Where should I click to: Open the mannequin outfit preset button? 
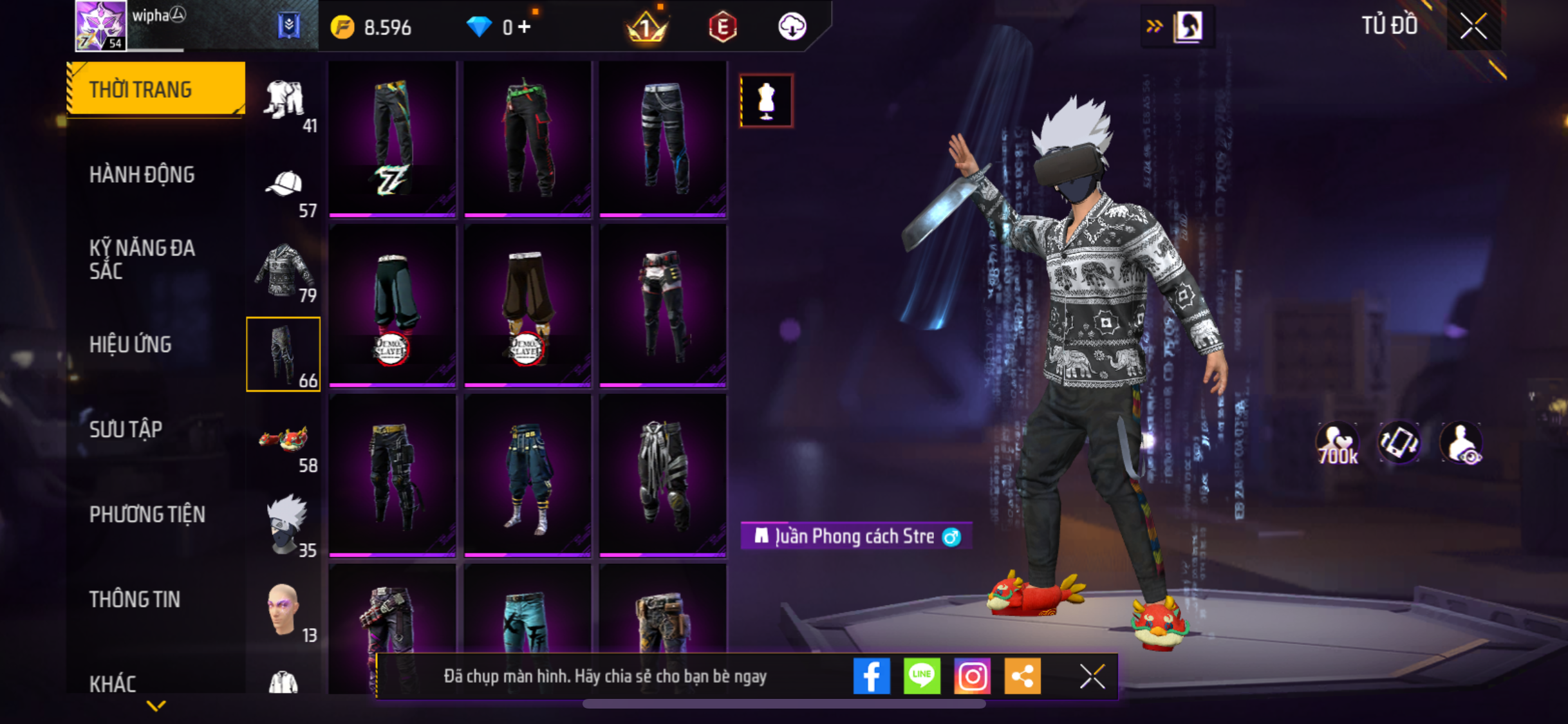[766, 101]
